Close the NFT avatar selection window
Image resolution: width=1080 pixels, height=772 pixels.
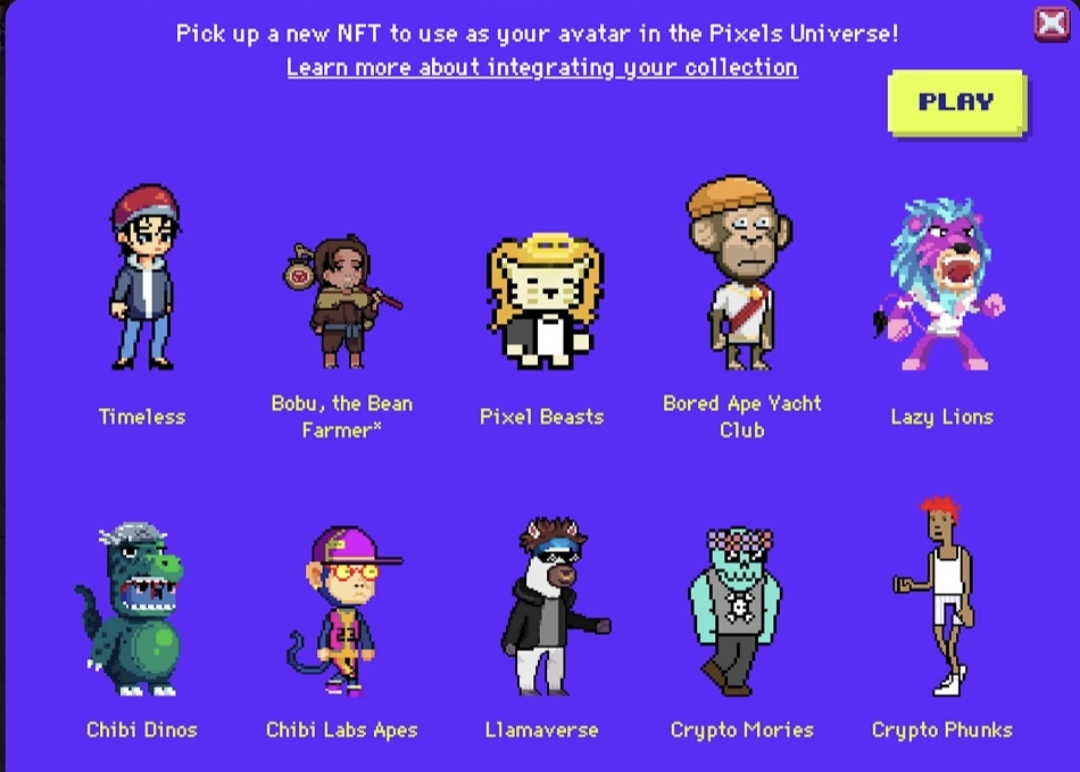pos(1051,23)
